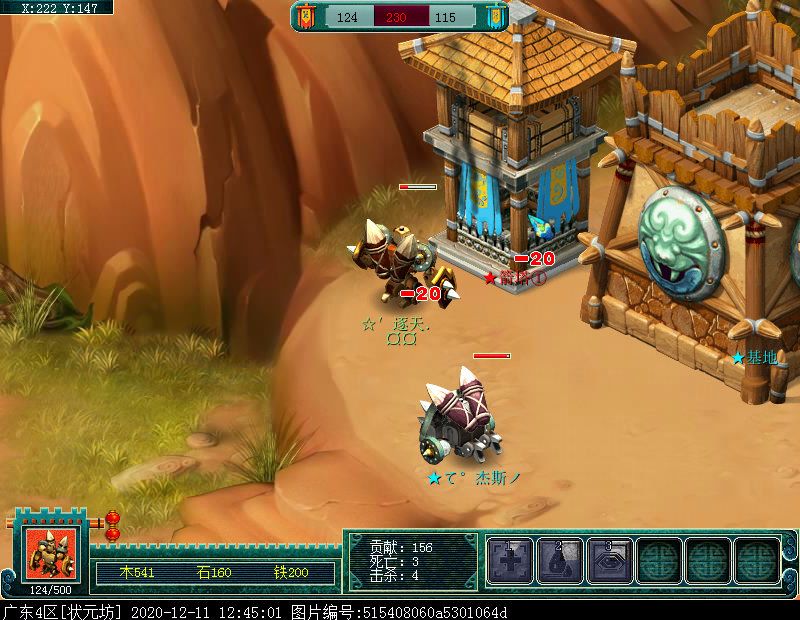Activate the cross-shaped skill in slot 1

click(x=511, y=561)
